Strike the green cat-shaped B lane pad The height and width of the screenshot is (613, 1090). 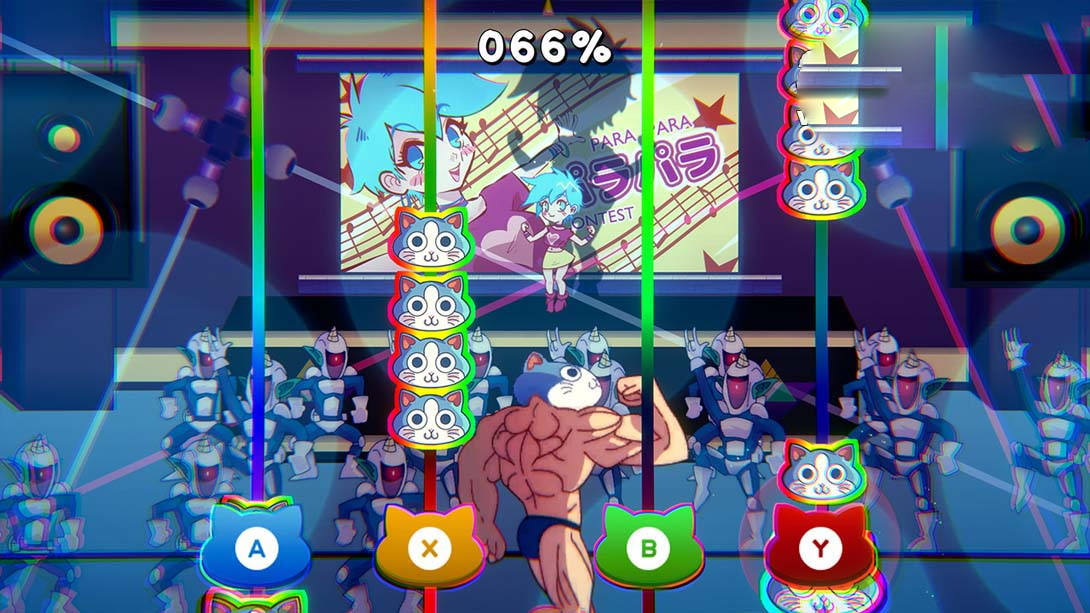point(647,548)
